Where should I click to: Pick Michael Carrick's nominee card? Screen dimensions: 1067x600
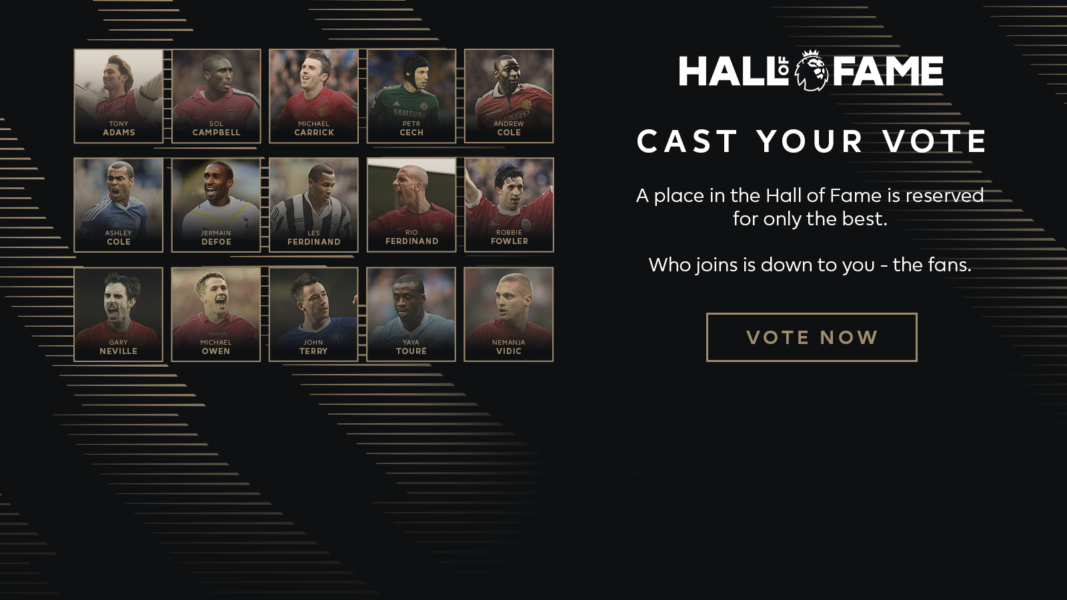(314, 96)
